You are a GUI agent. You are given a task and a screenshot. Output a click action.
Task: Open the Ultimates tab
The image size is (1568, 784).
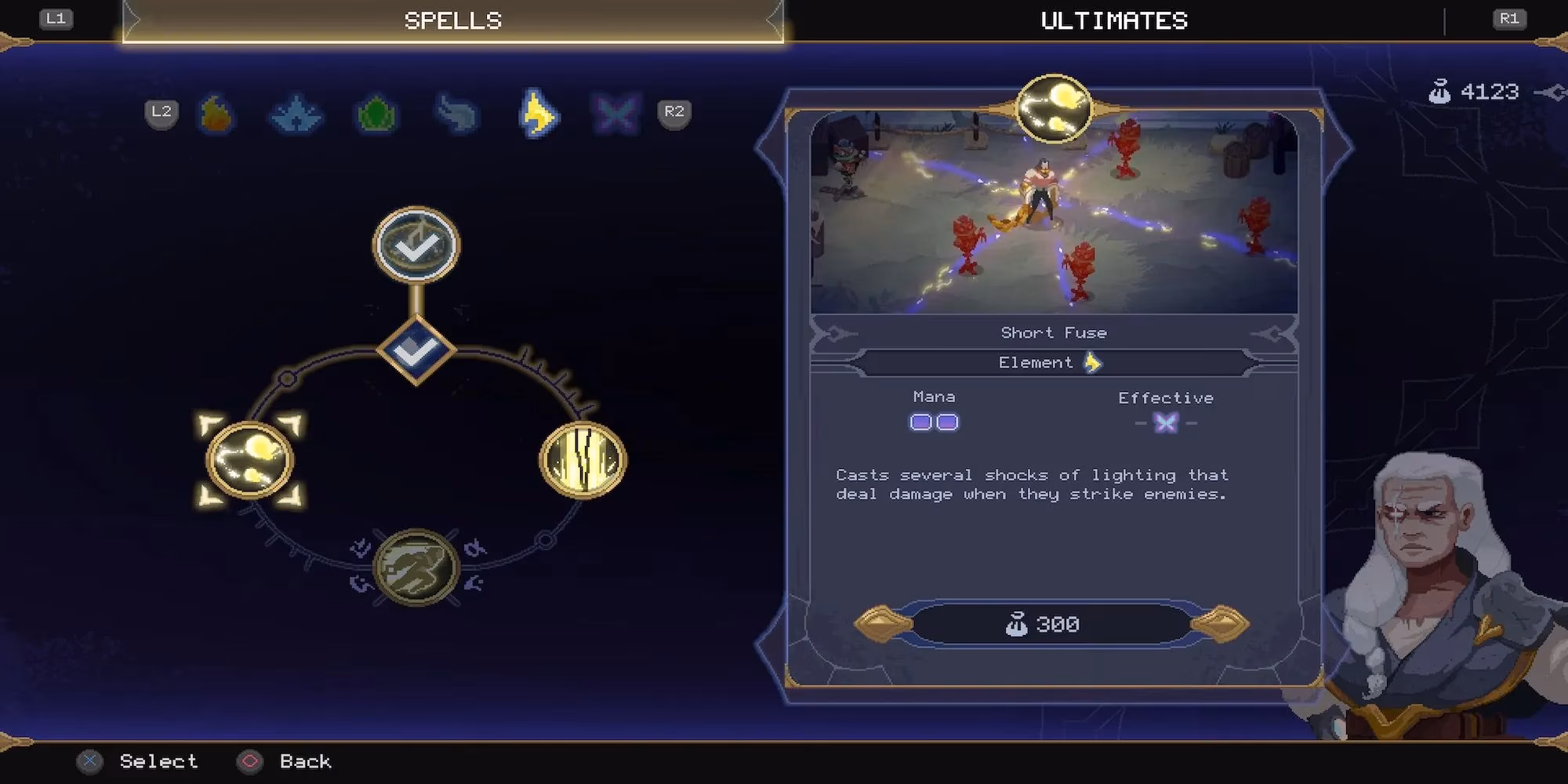[1113, 21]
